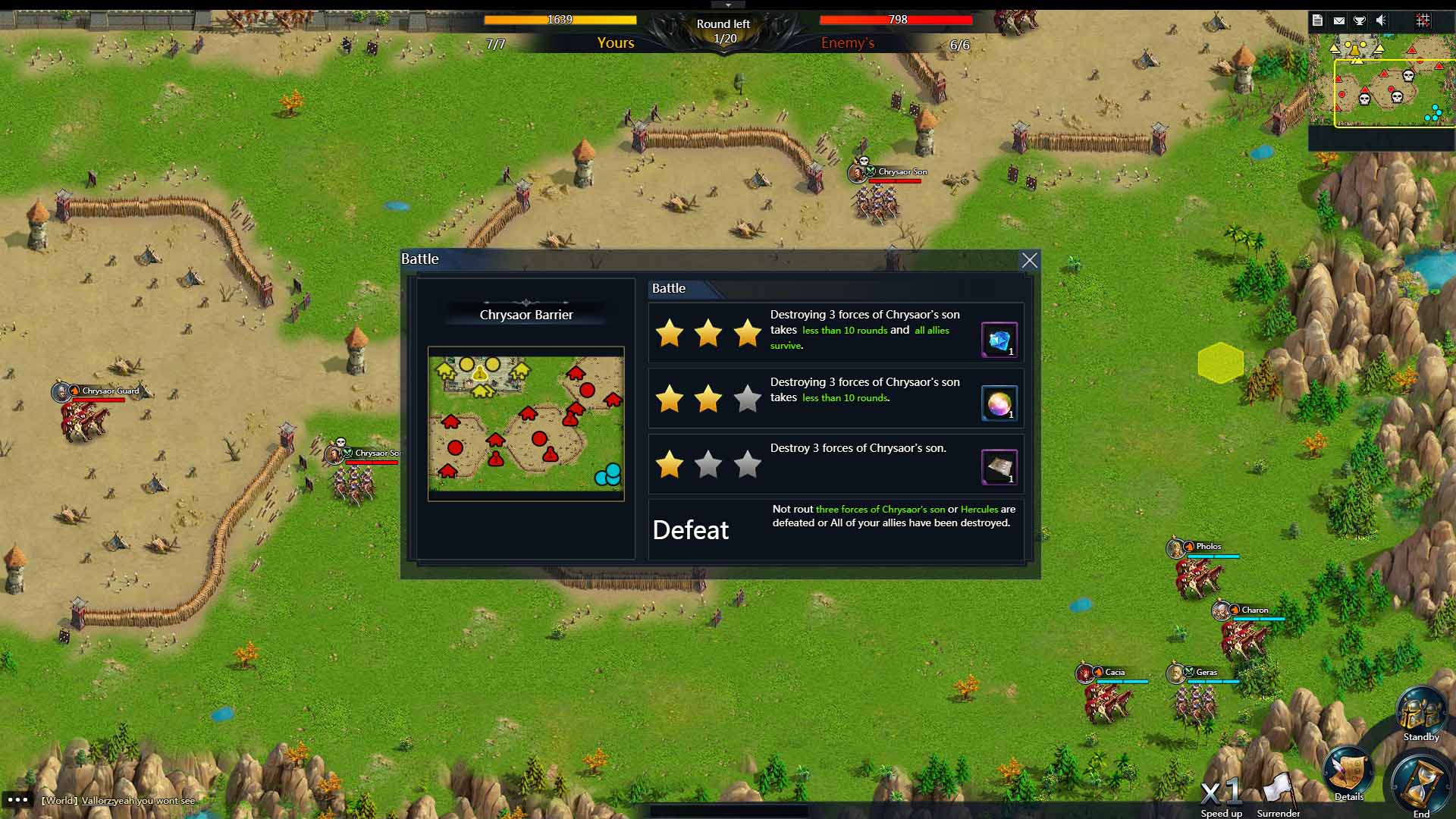Toggle the grid overlay icon
This screenshot has width=1456, height=819.
click(x=1423, y=20)
